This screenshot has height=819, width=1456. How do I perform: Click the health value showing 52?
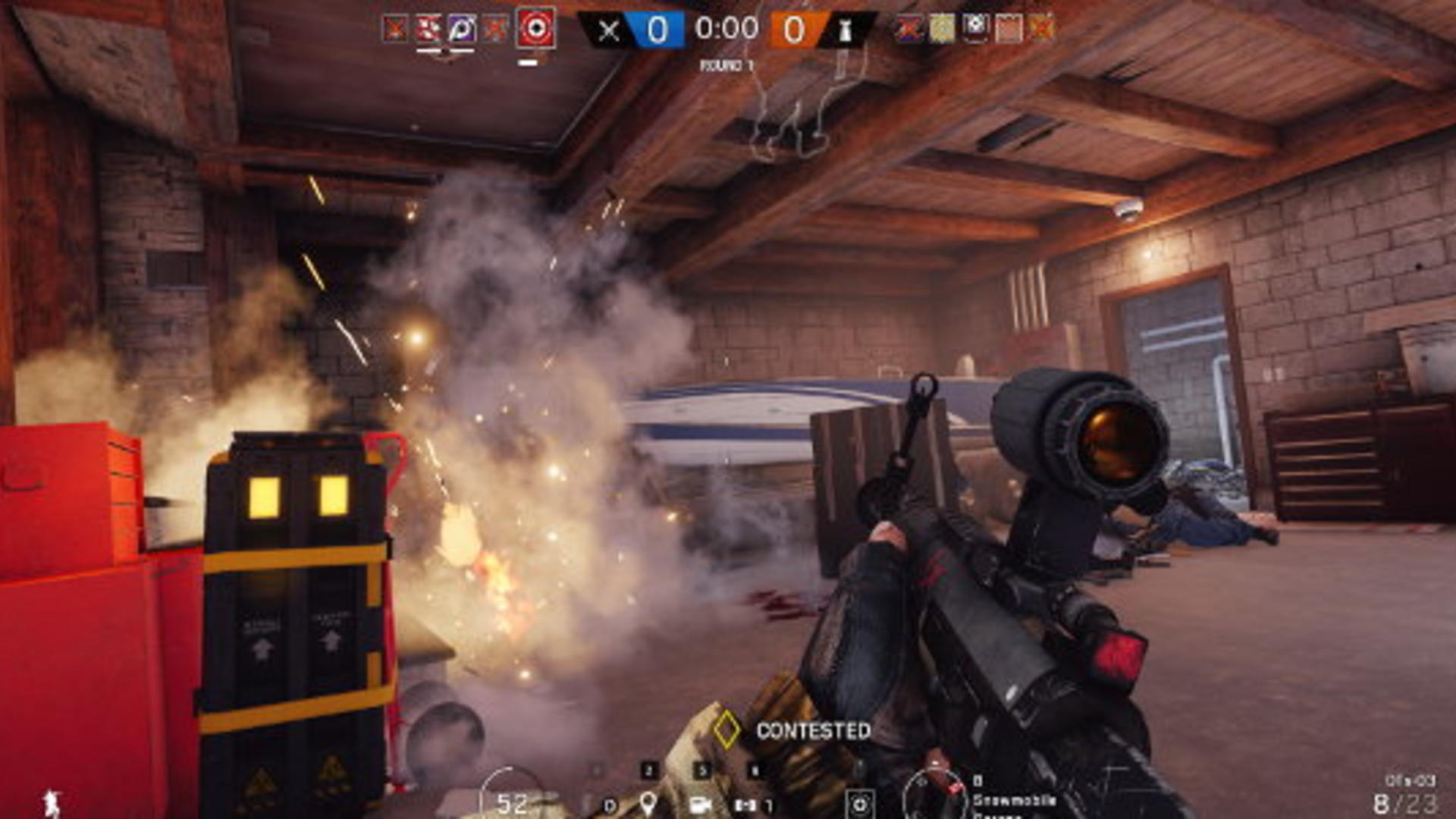pyautogui.click(x=513, y=802)
